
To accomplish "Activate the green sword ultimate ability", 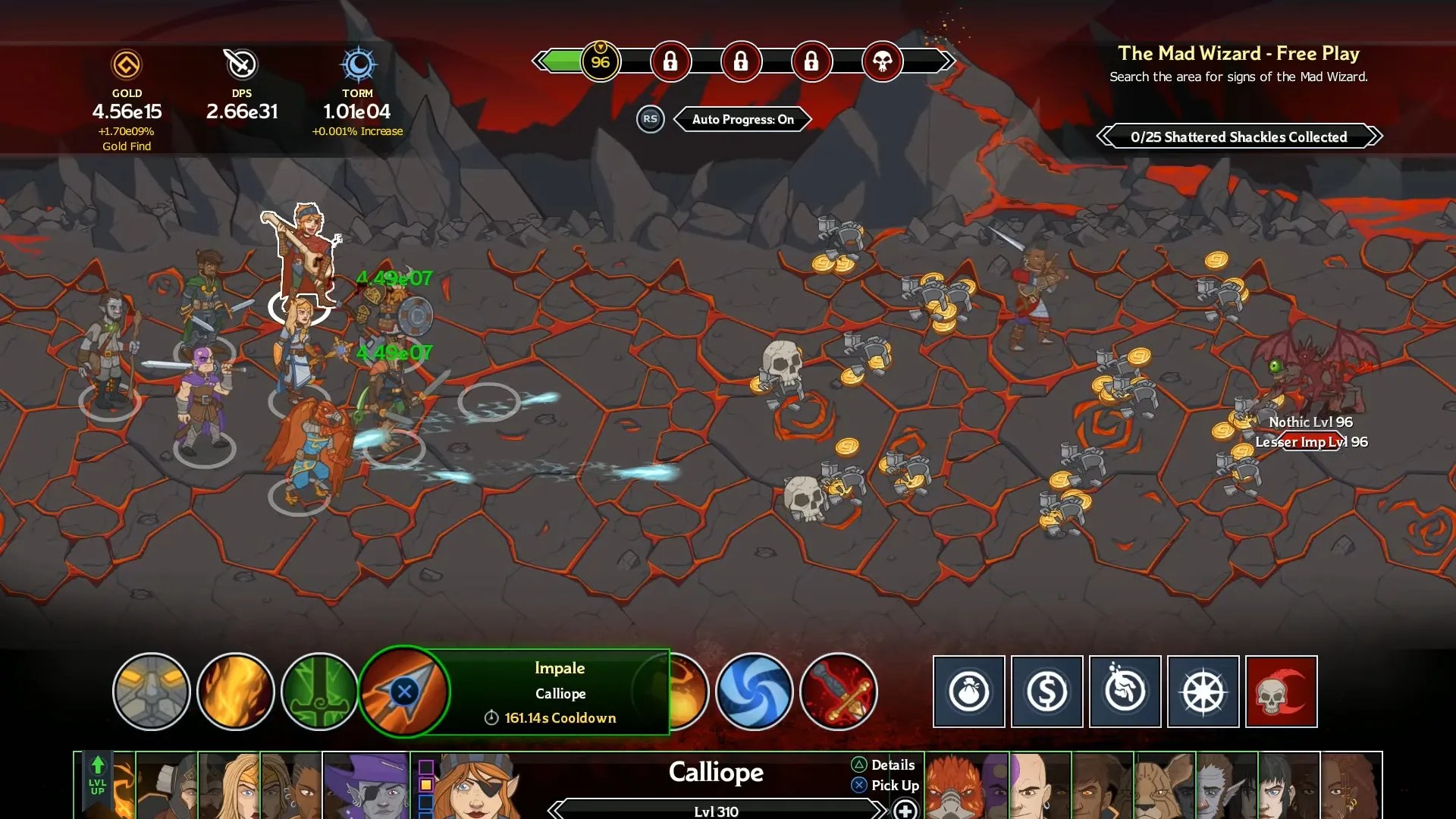I will pyautogui.click(x=319, y=692).
